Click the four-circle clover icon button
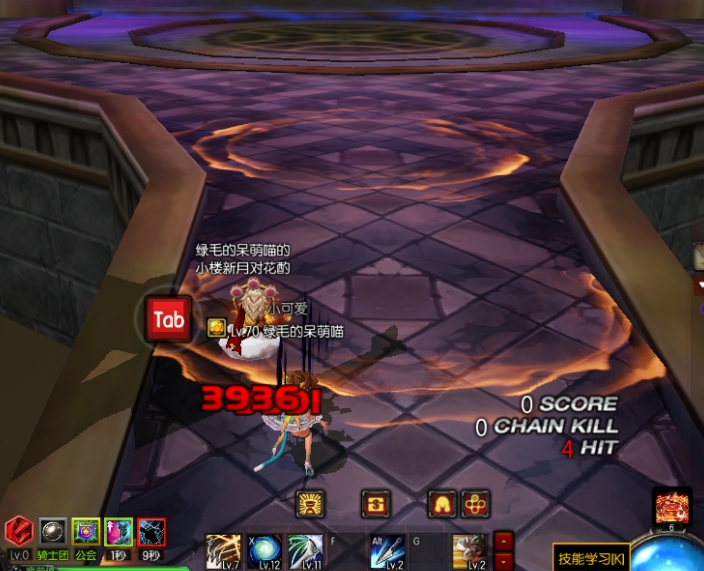Image resolution: width=704 pixels, height=571 pixels. 475,504
